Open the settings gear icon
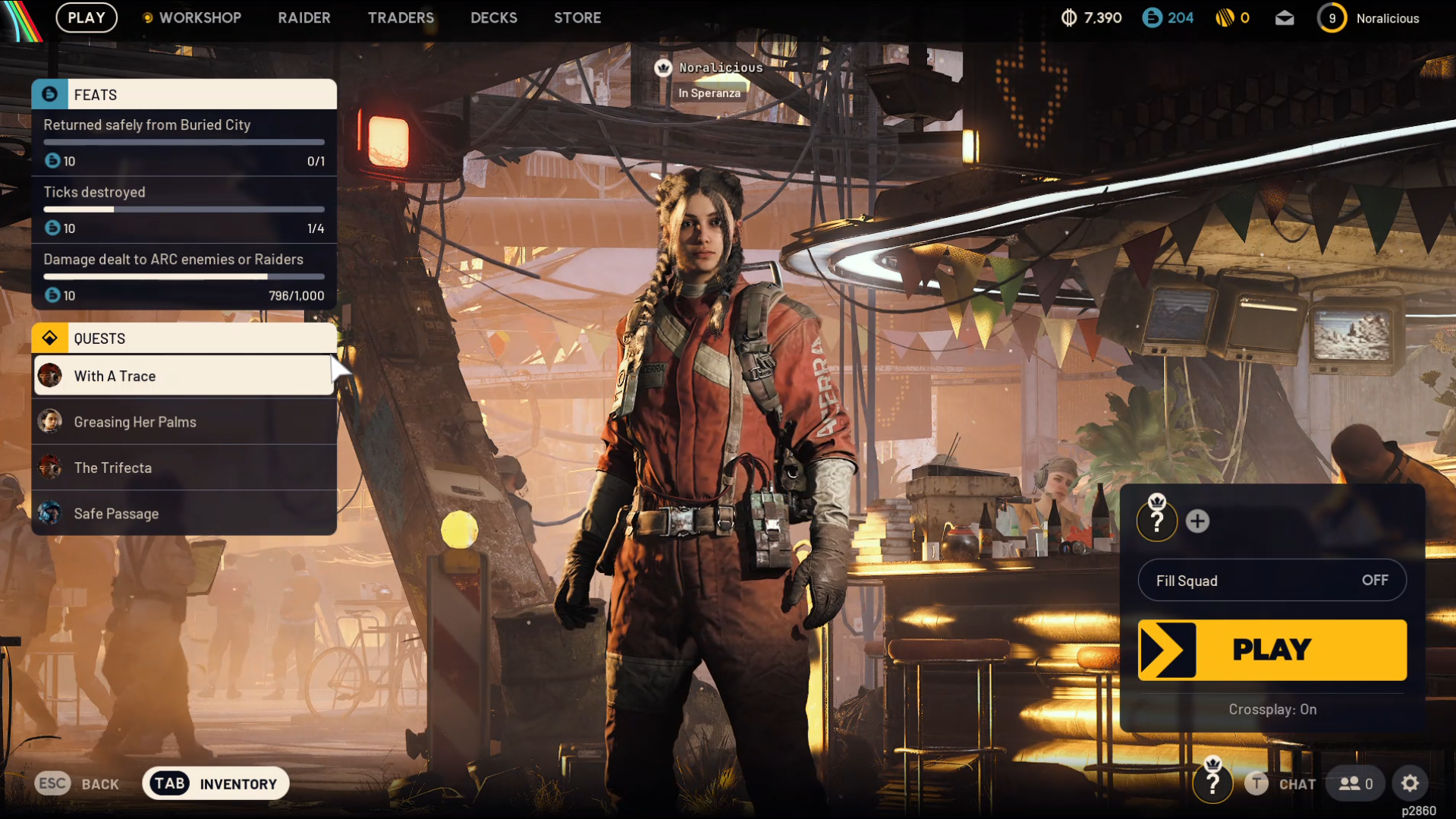 pos(1410,783)
